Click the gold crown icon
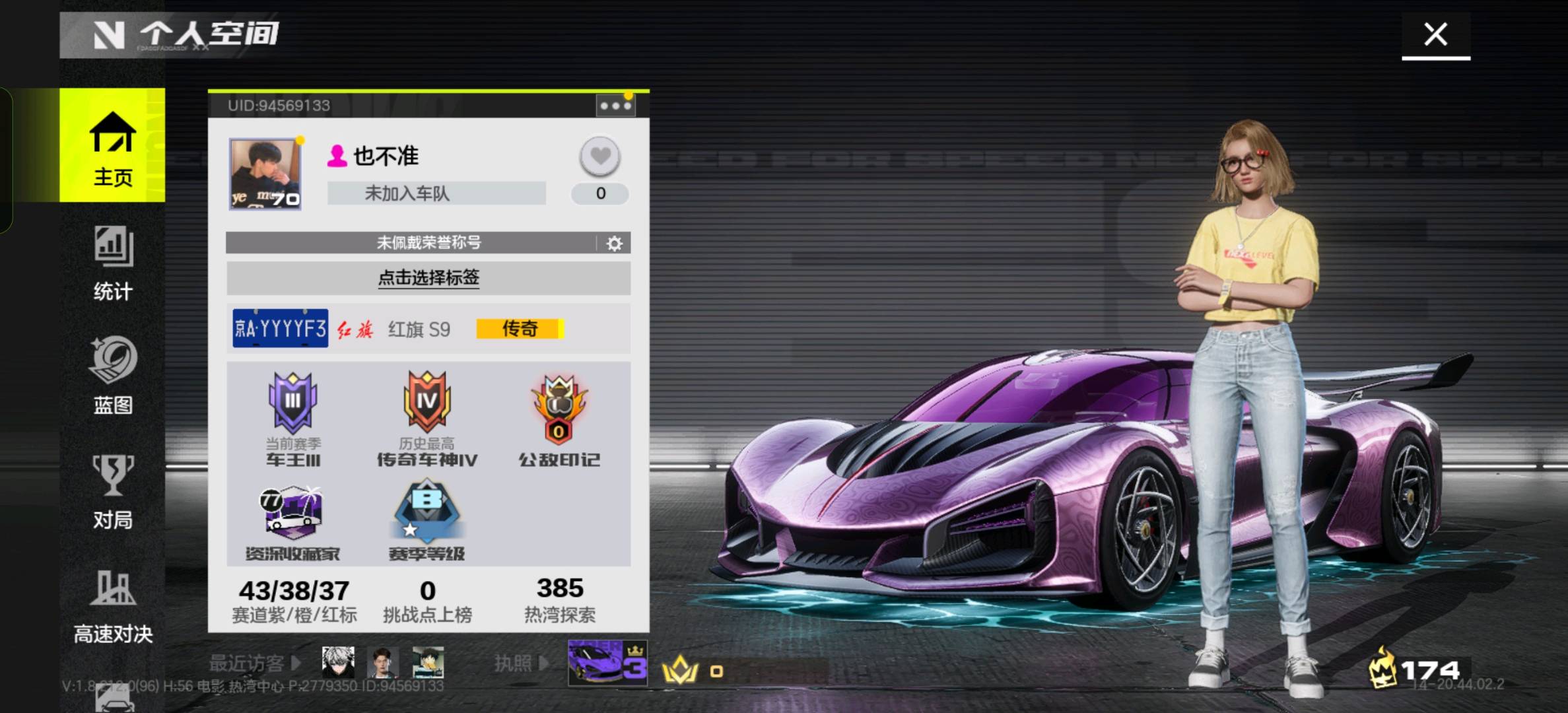The width and height of the screenshot is (1568, 713). [x=680, y=670]
